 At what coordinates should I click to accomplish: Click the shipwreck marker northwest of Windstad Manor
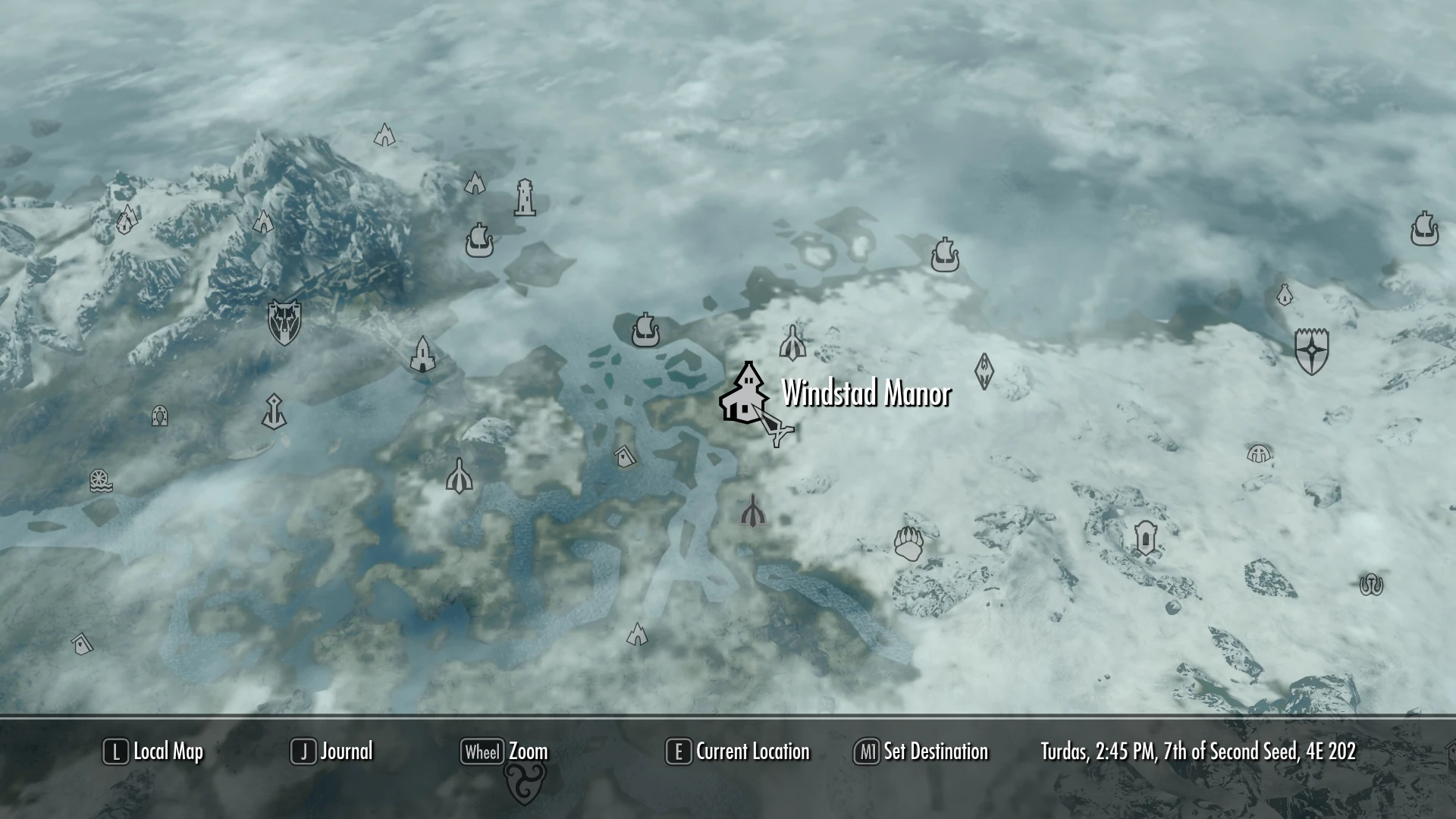point(645,331)
